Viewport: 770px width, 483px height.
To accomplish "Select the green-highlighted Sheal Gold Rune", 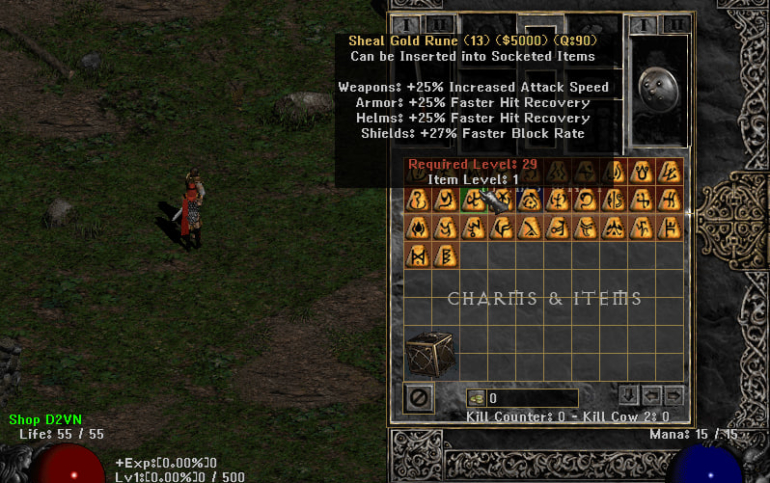I will [x=471, y=199].
